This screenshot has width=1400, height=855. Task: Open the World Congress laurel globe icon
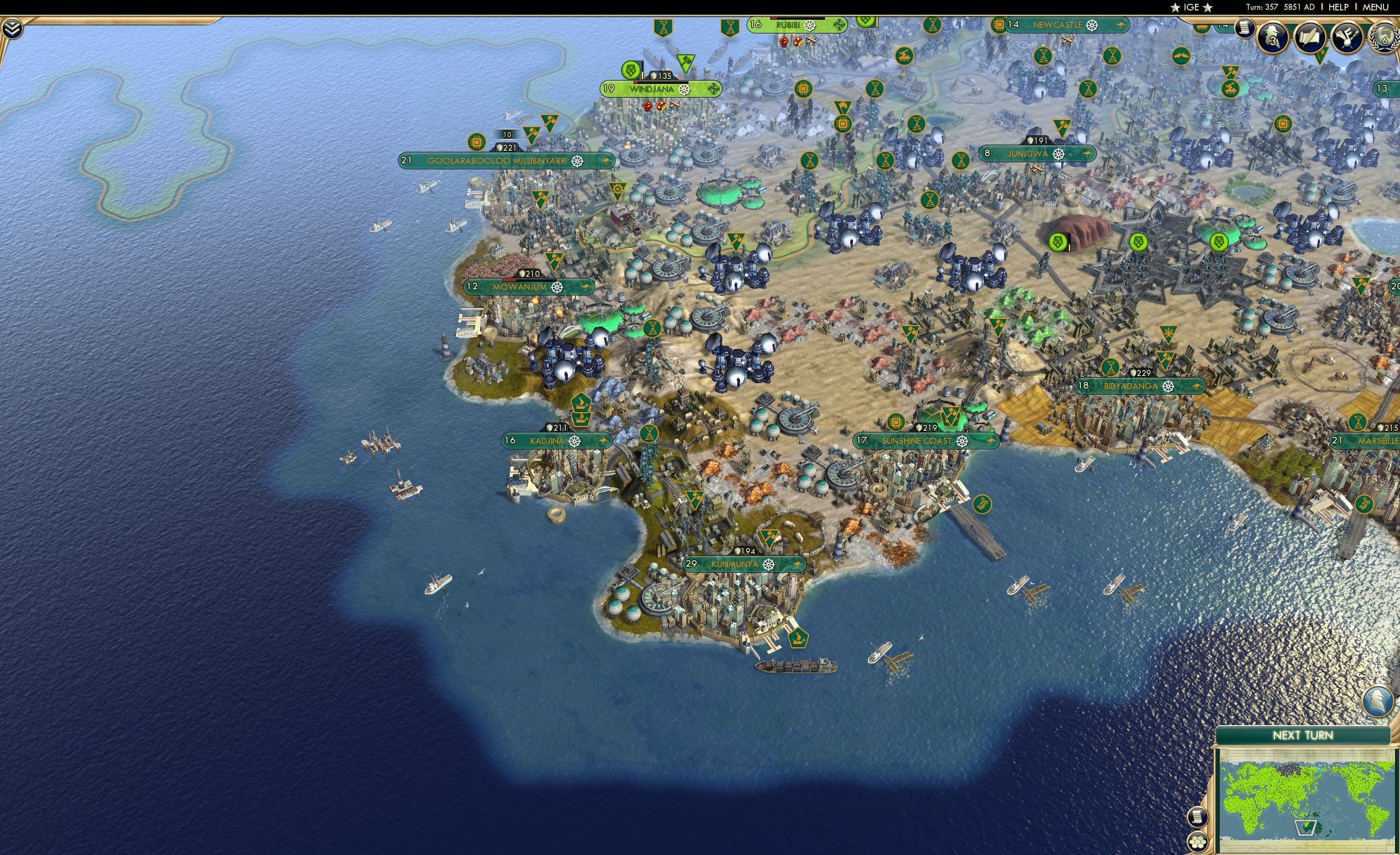(x=1383, y=38)
